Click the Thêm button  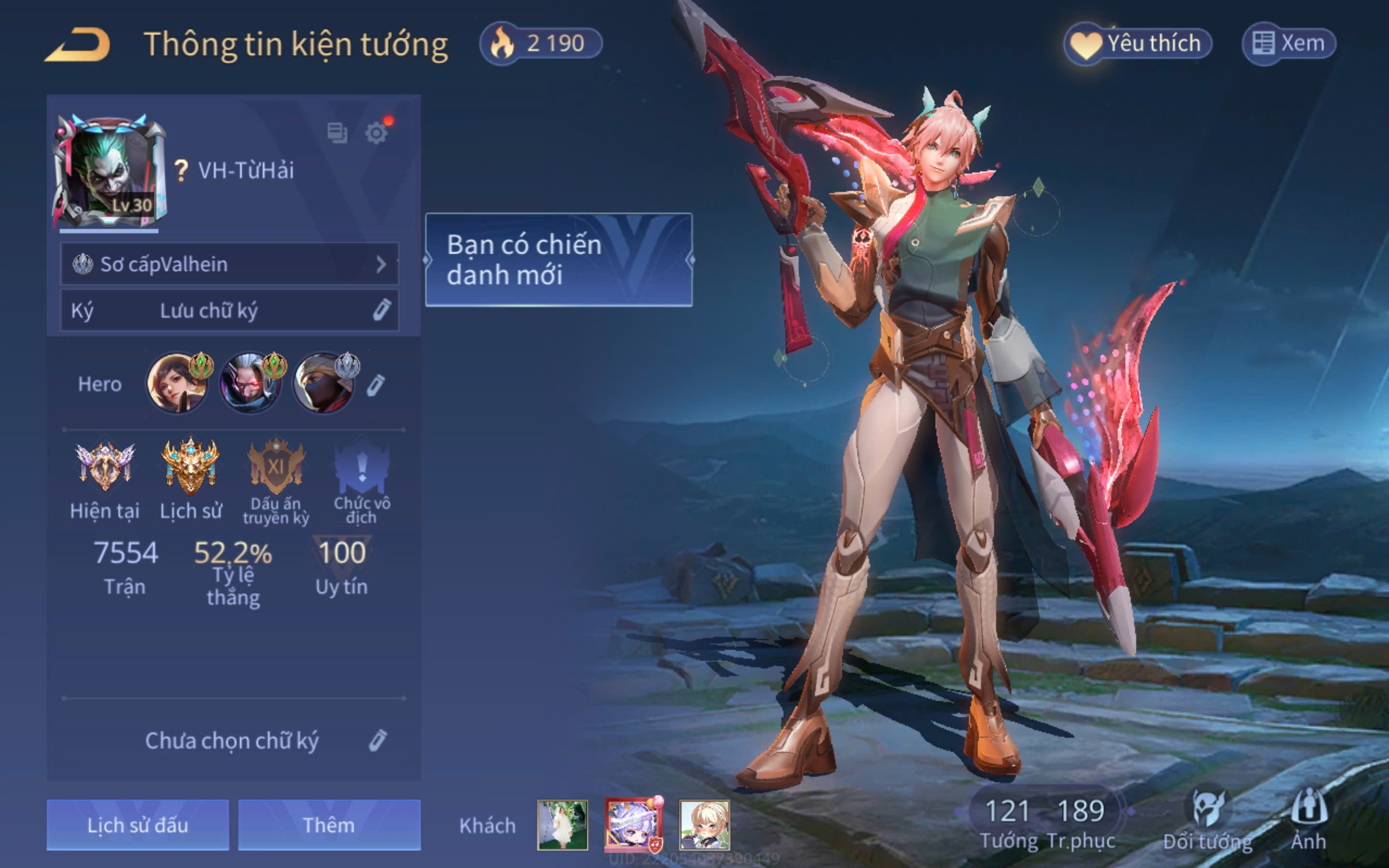point(329,825)
